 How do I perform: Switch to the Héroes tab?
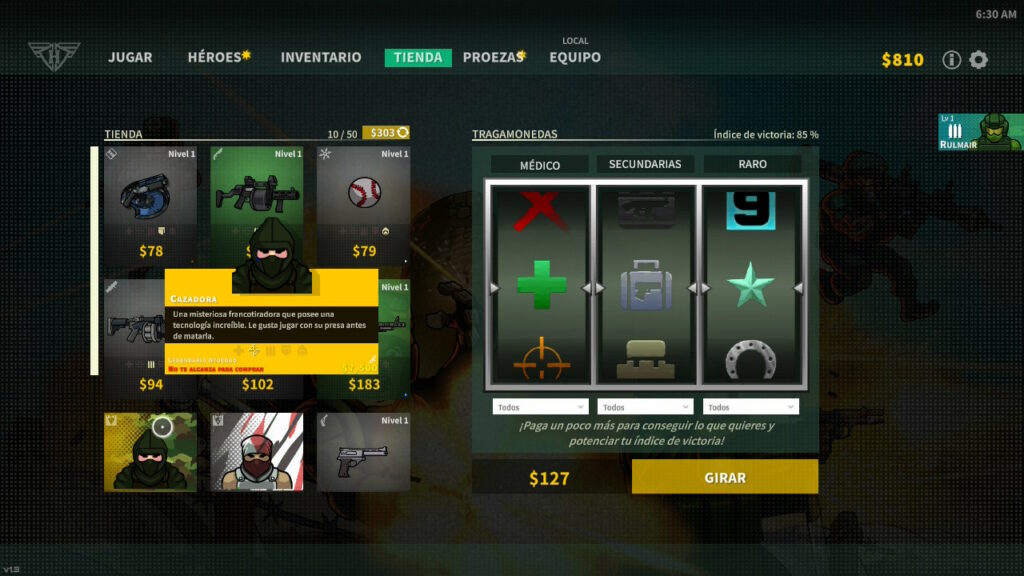(216, 58)
